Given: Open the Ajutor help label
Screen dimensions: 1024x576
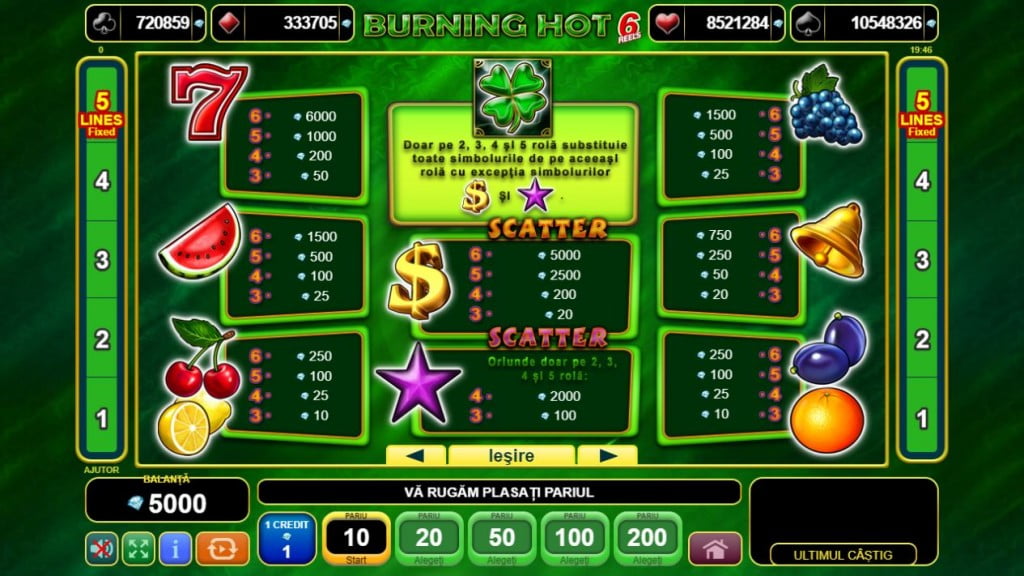Looking at the screenshot, I should pyautogui.click(x=100, y=470).
